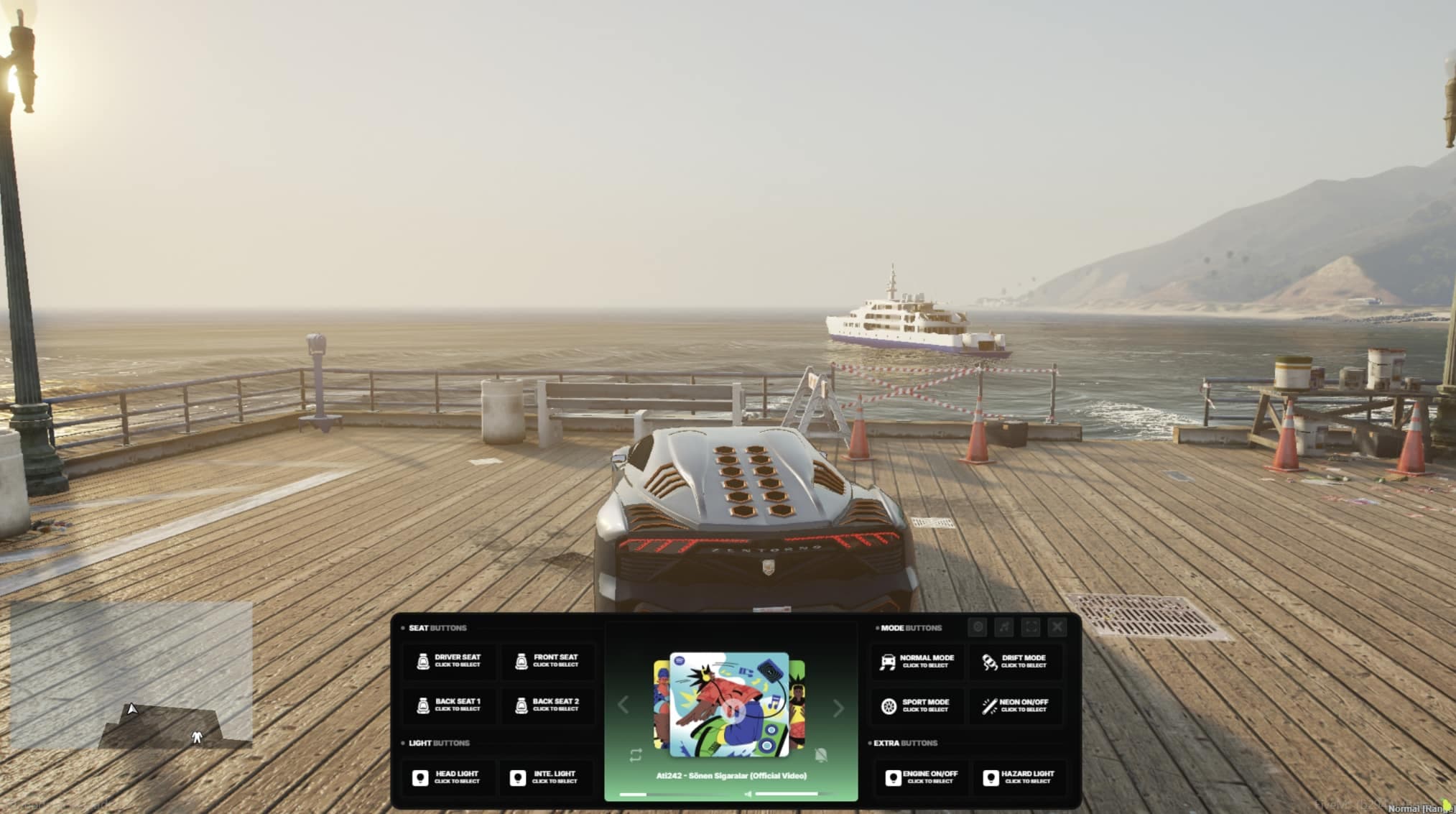Open the vehicle menu settings gear
Viewport: 1456px width, 814px height.
pyautogui.click(x=977, y=626)
